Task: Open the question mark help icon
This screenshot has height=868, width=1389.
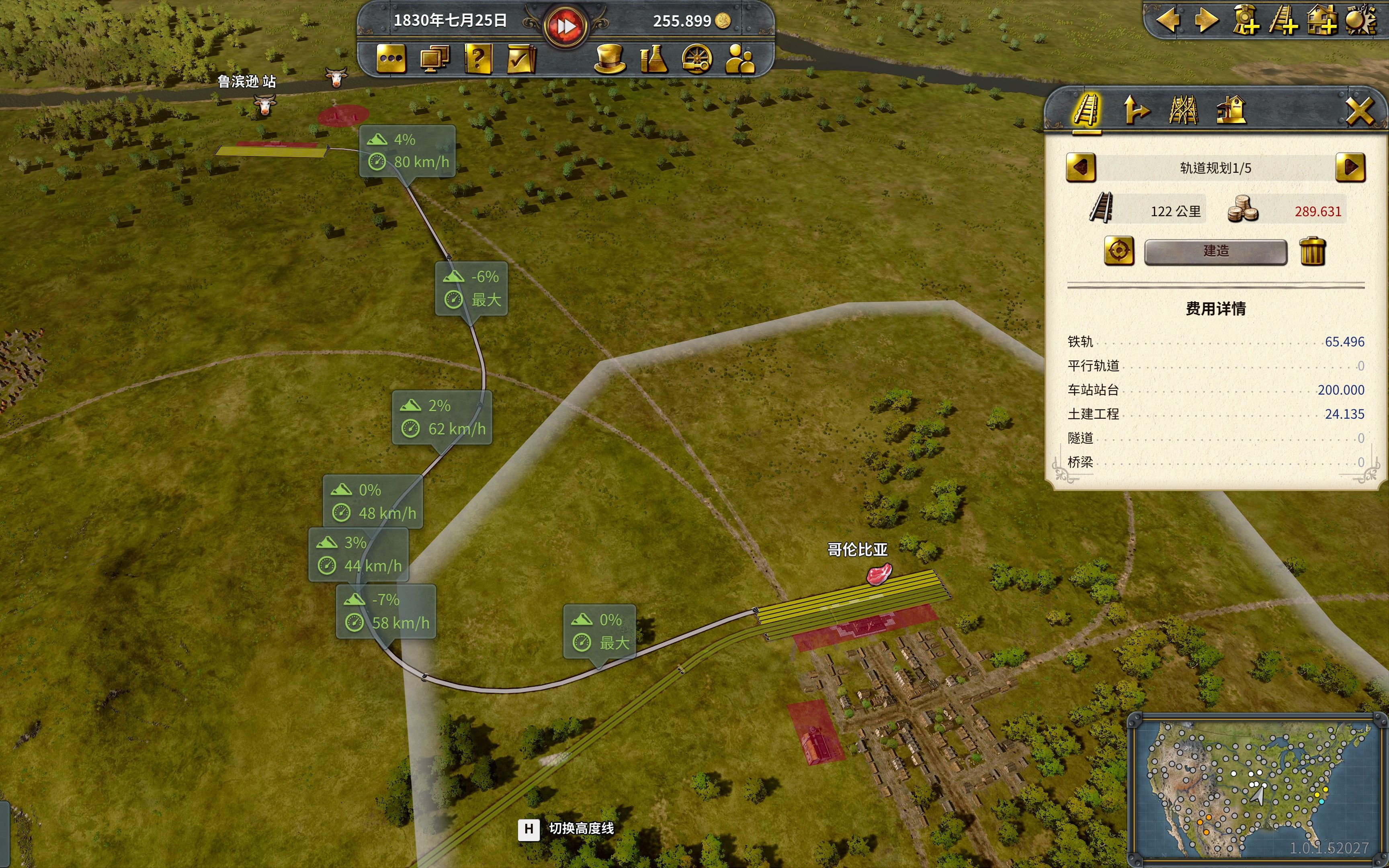Action: (478, 59)
